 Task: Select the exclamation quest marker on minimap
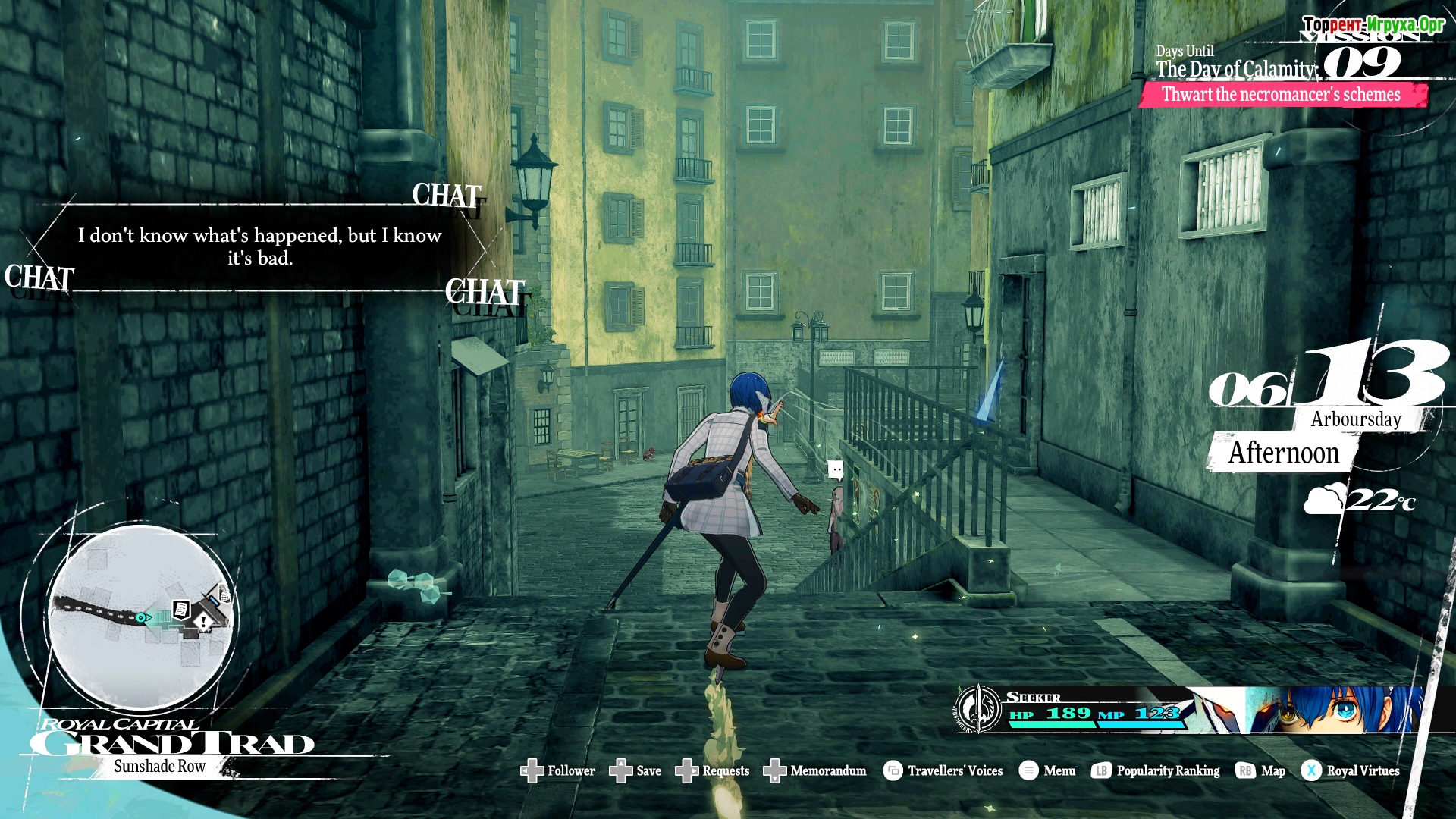(203, 622)
